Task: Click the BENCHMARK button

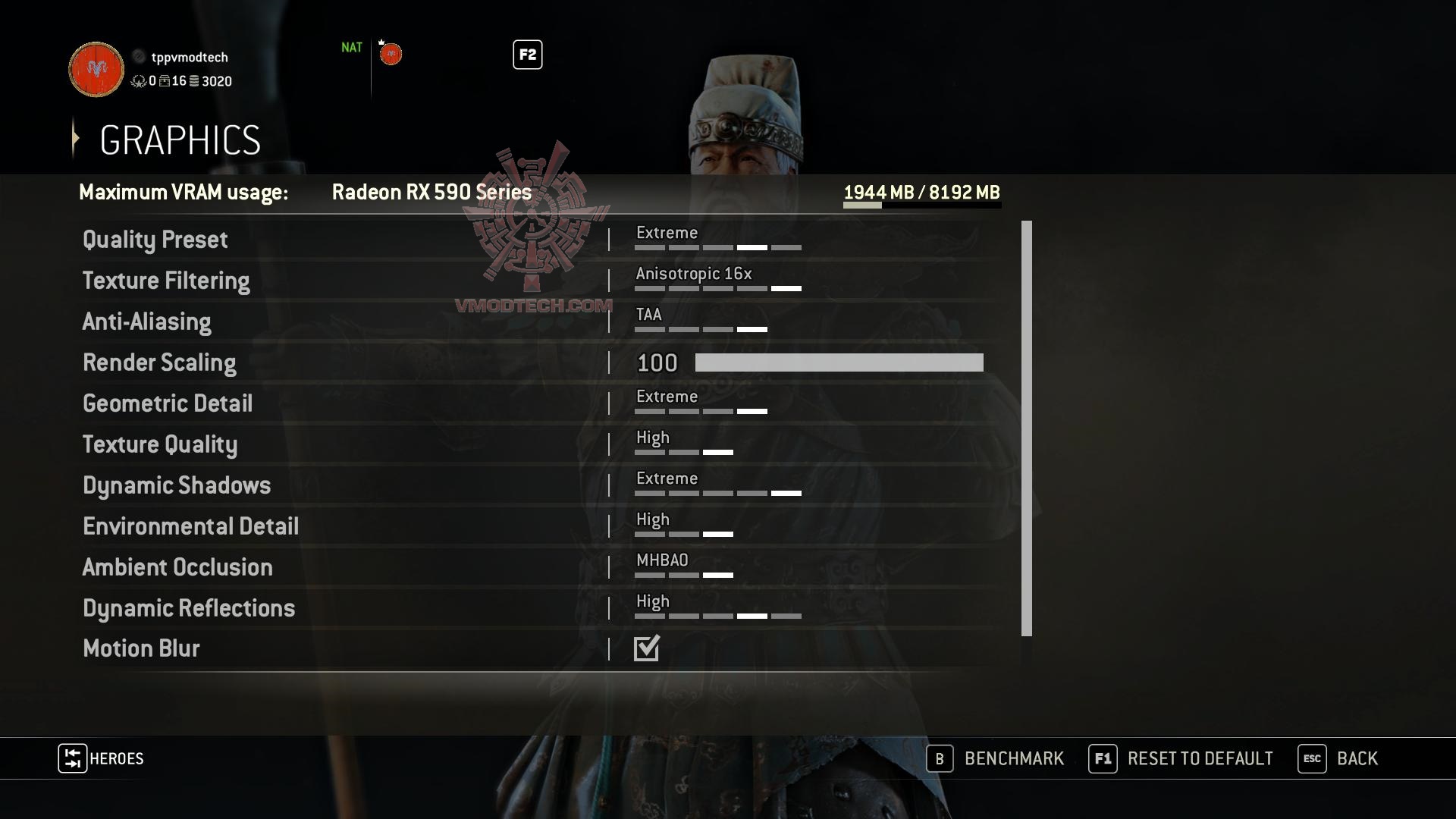Action: pos(1013,758)
